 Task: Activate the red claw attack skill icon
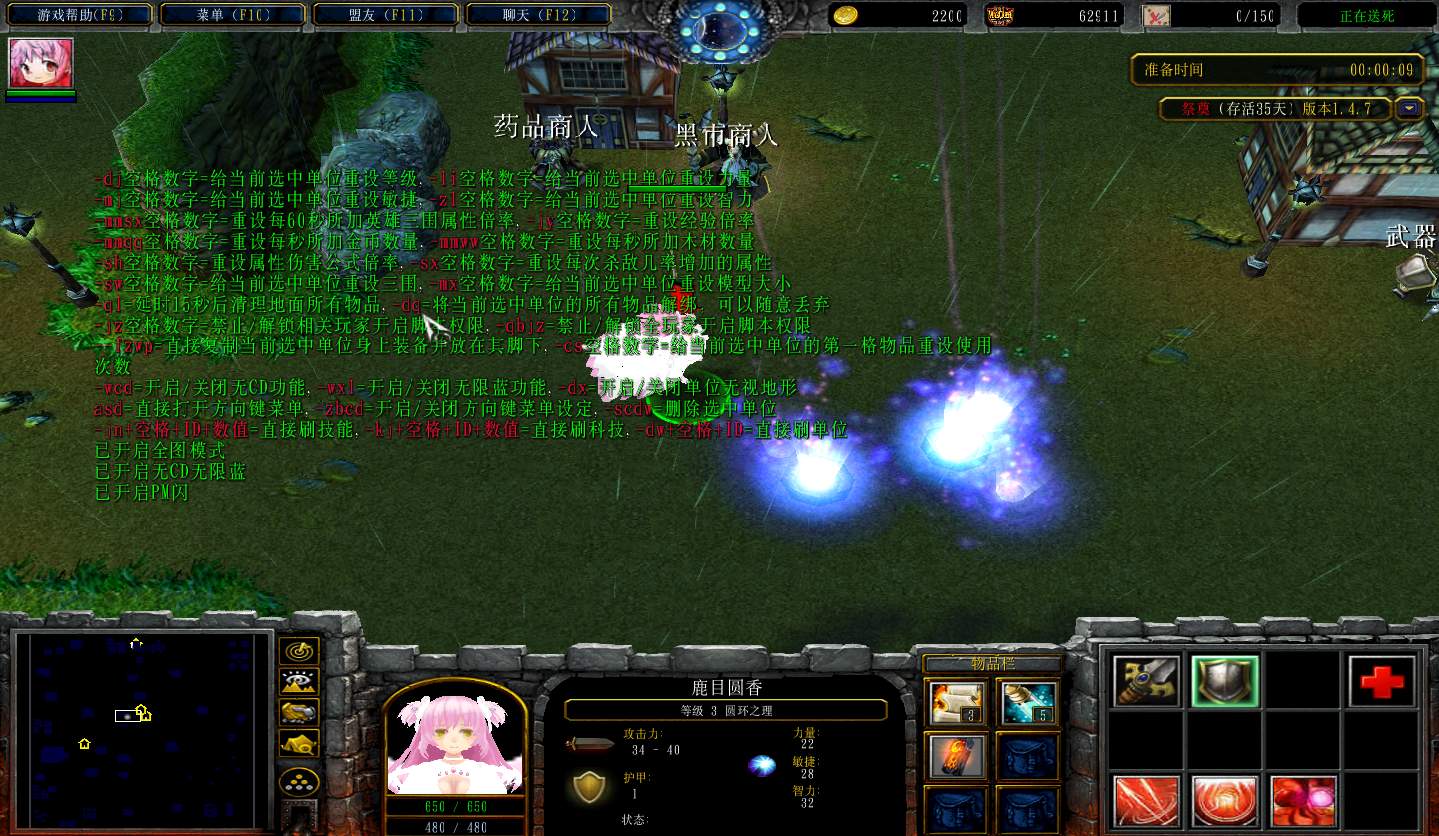tap(1145, 800)
